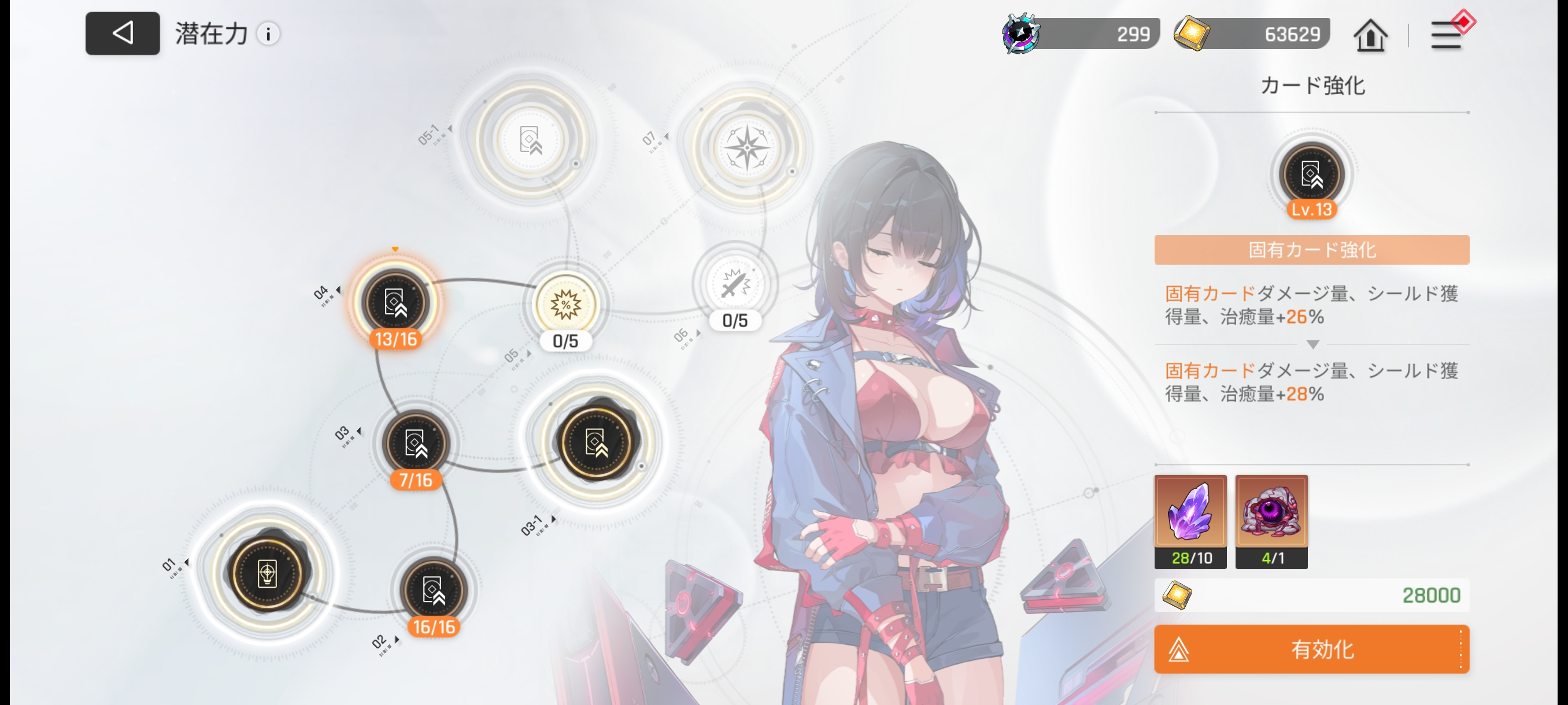Tap the 299 gem currency counter

[1081, 34]
